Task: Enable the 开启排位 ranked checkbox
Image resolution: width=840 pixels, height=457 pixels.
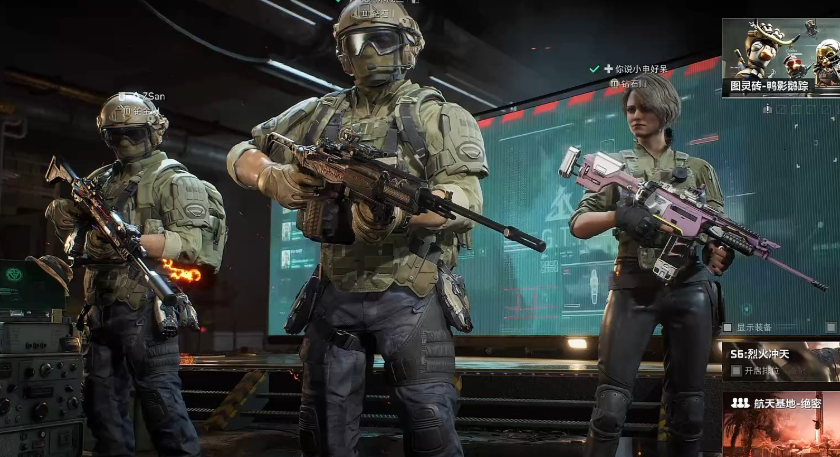Action: (736, 371)
